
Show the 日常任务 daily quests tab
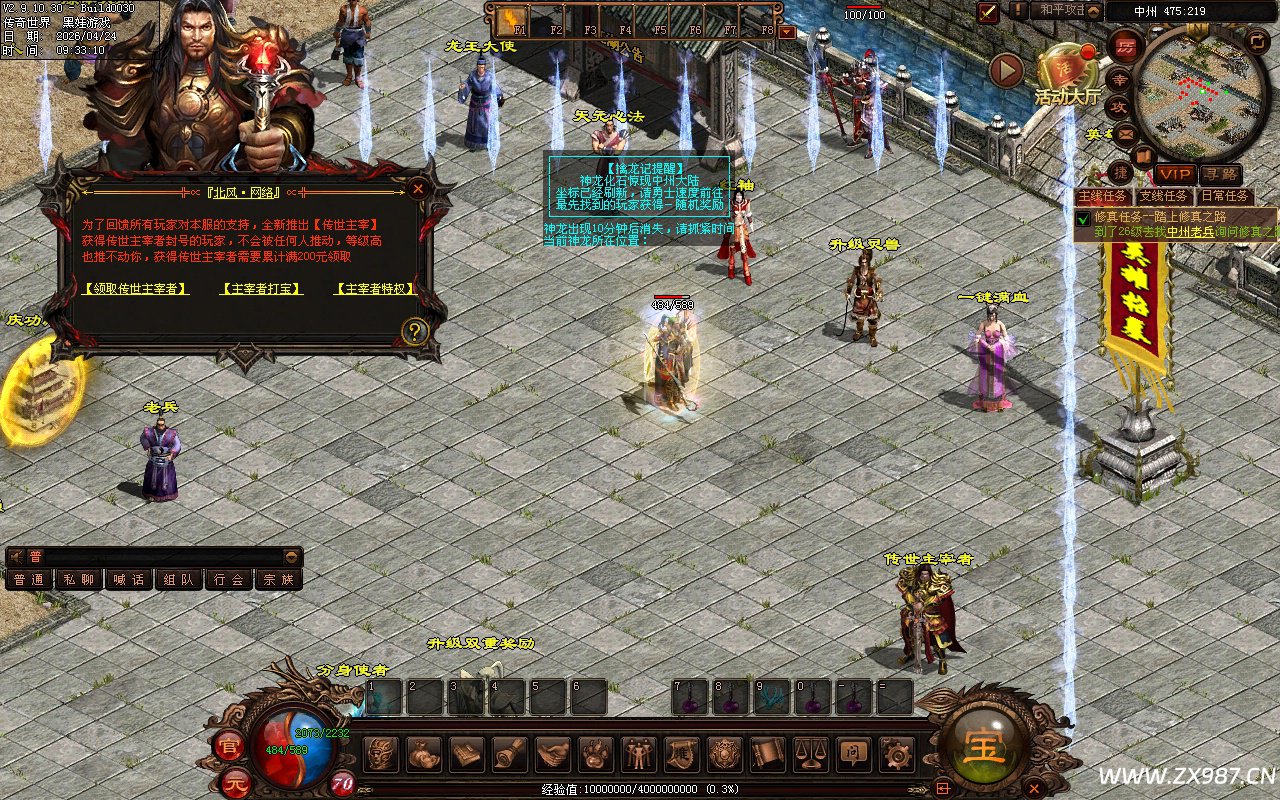(x=1225, y=196)
